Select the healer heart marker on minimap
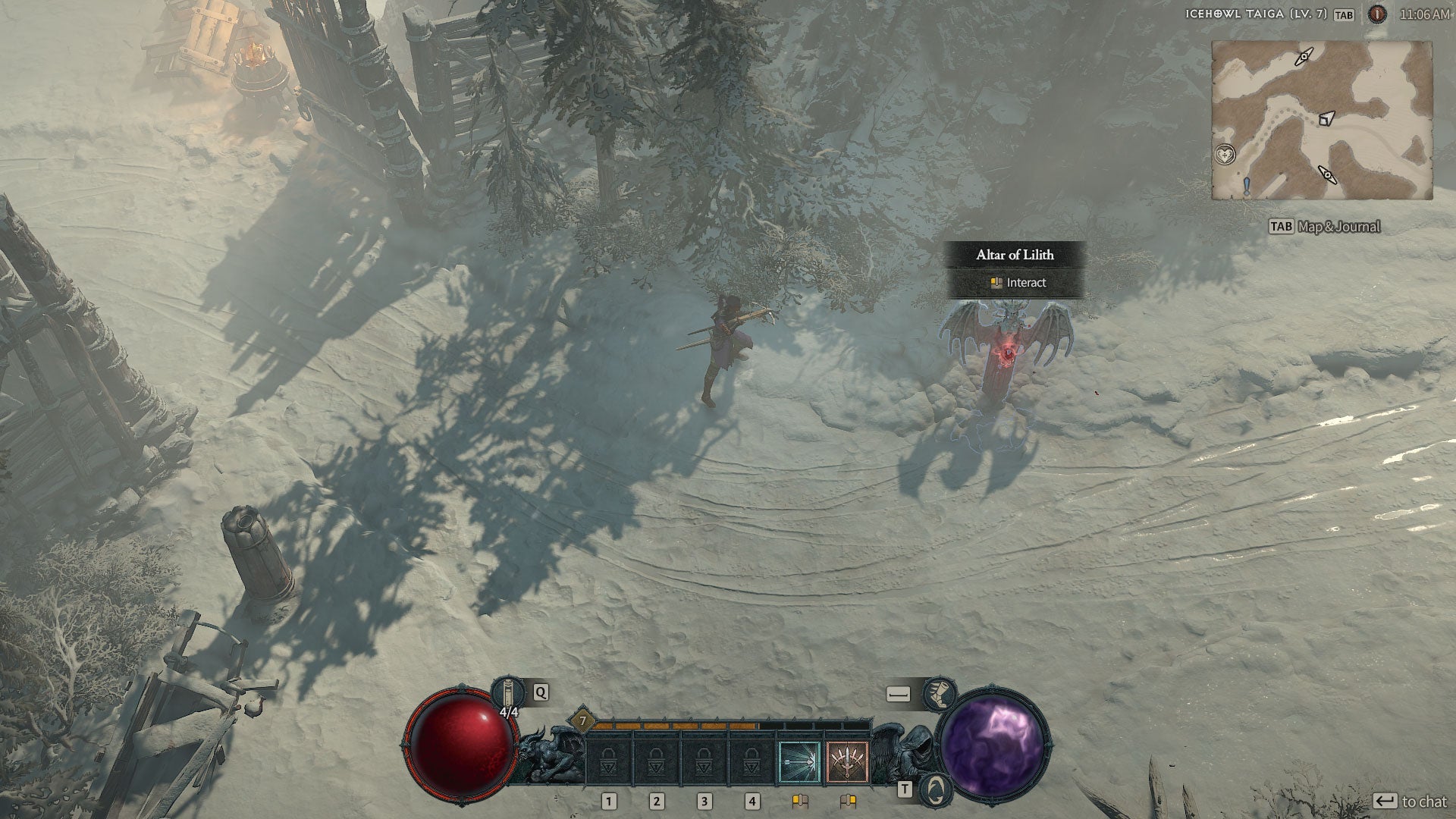 [x=1224, y=155]
